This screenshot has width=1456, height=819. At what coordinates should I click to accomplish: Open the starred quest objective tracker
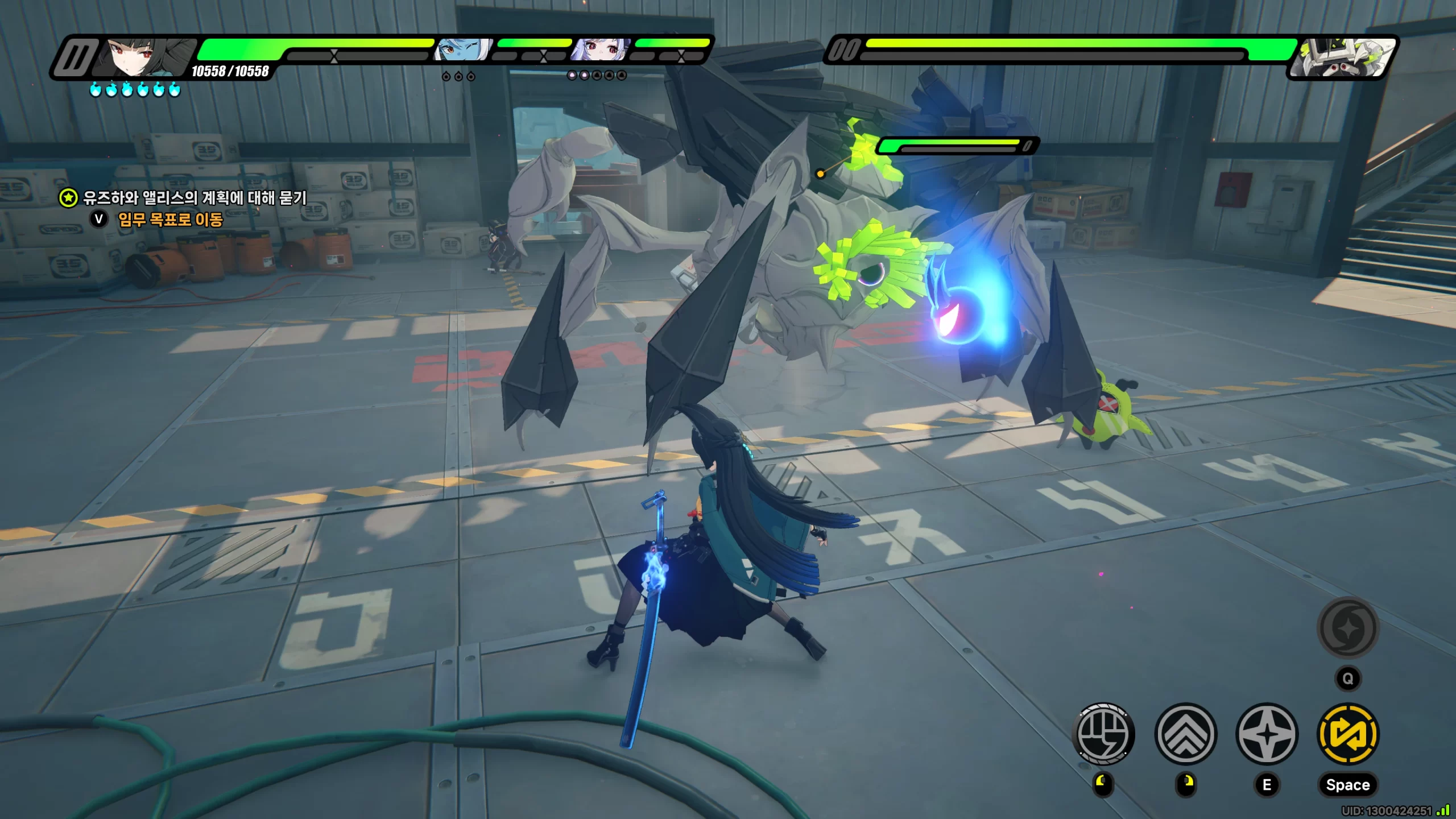coord(69,198)
